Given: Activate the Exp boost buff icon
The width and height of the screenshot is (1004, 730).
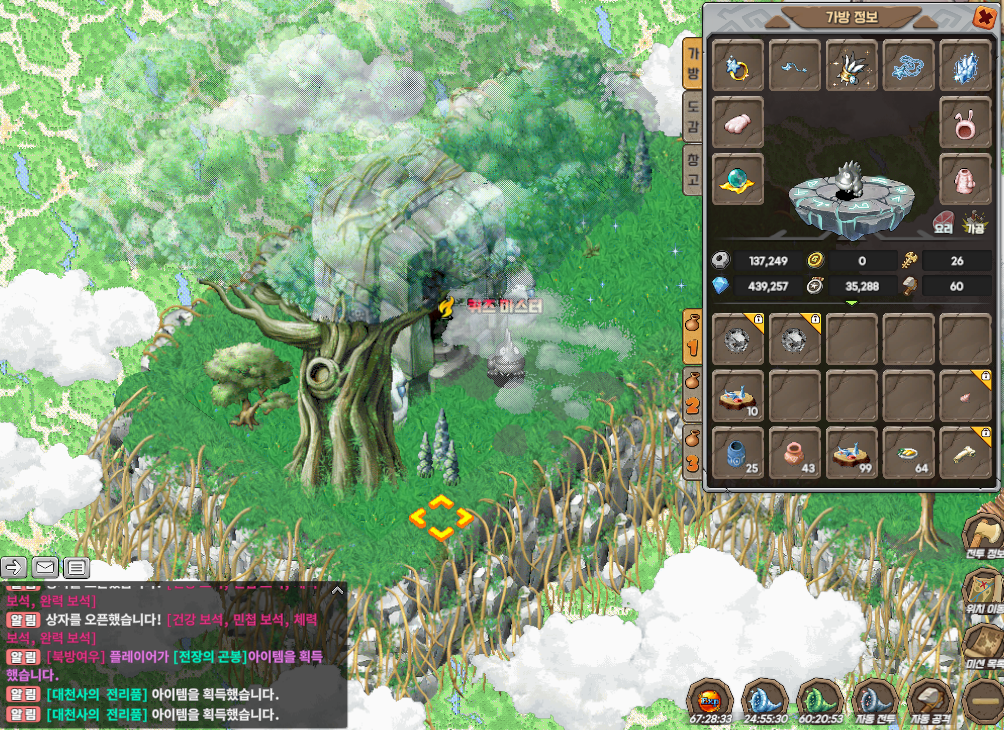Looking at the screenshot, I should point(711,700).
